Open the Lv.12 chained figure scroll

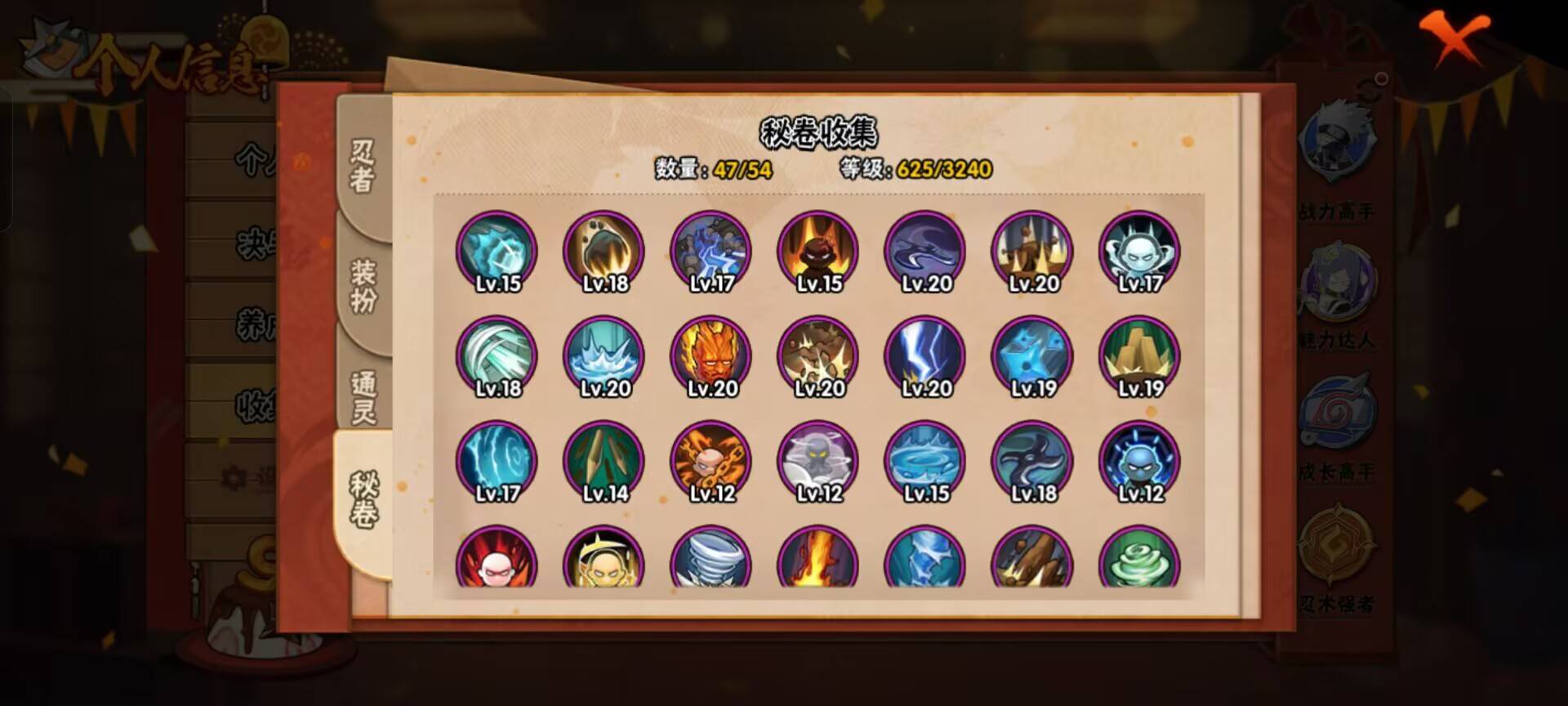point(710,462)
